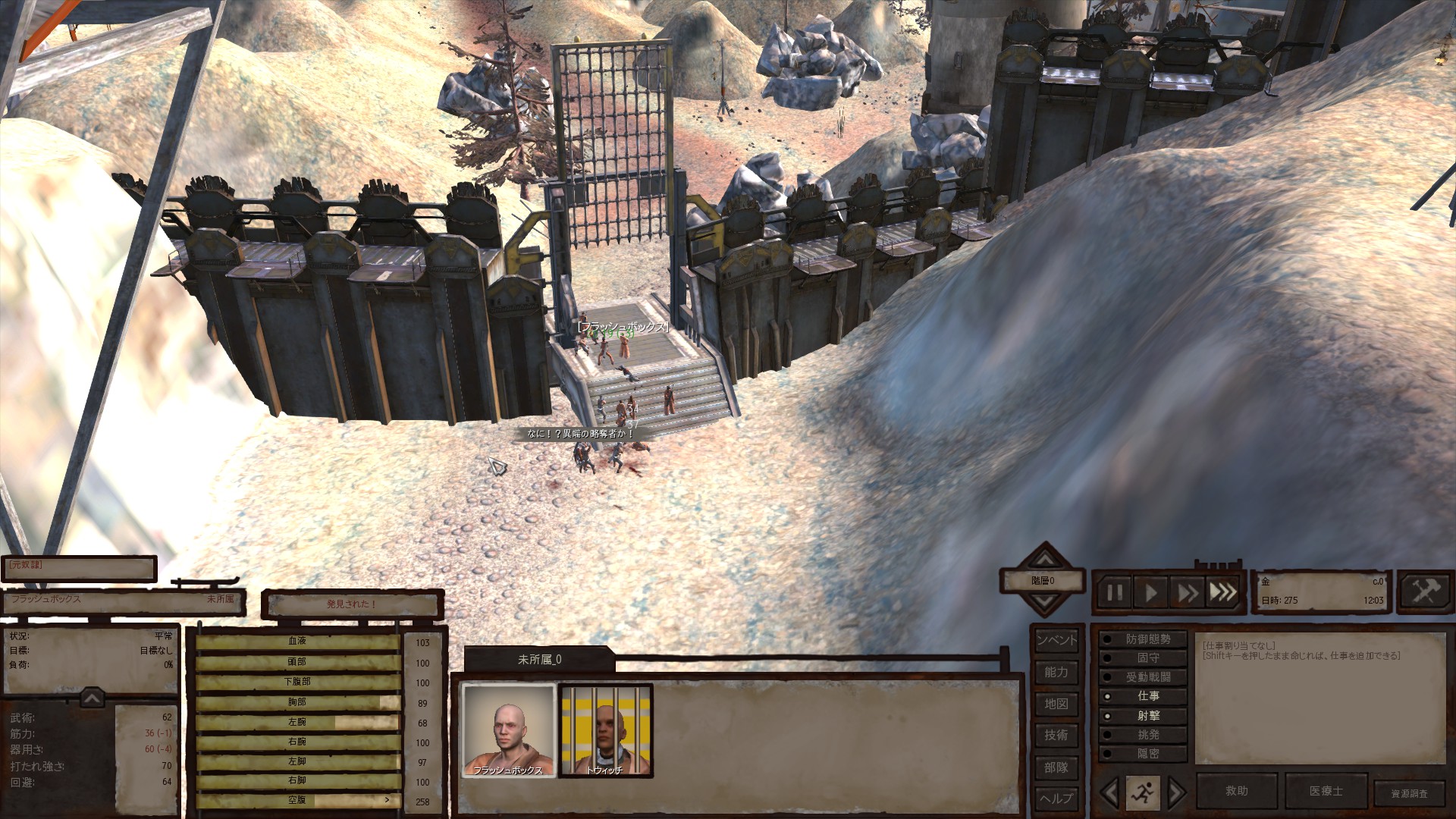Screen dimensions: 1456x819
Task: Assign the 救助 rescue job
Action: click(x=1237, y=791)
